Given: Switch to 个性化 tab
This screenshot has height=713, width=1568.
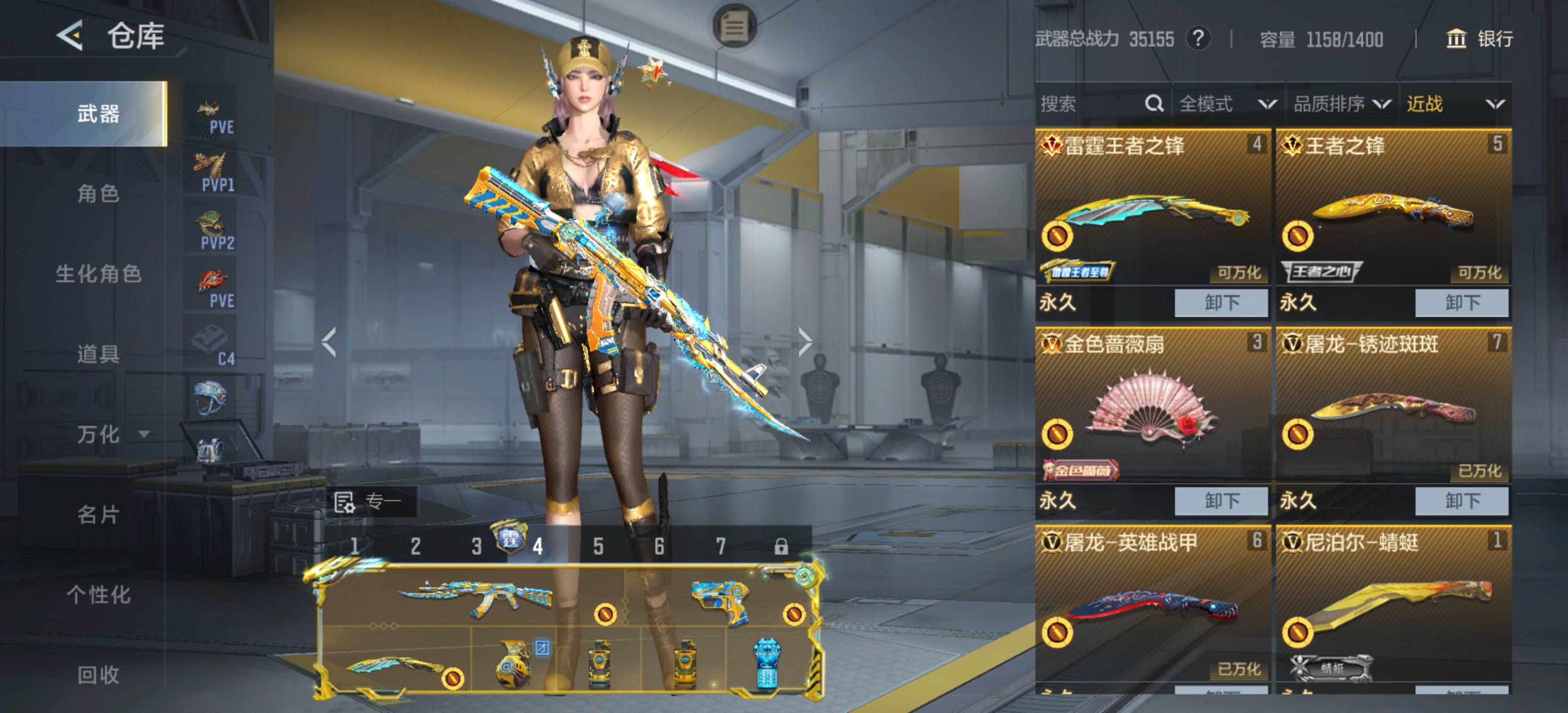Looking at the screenshot, I should 98,595.
